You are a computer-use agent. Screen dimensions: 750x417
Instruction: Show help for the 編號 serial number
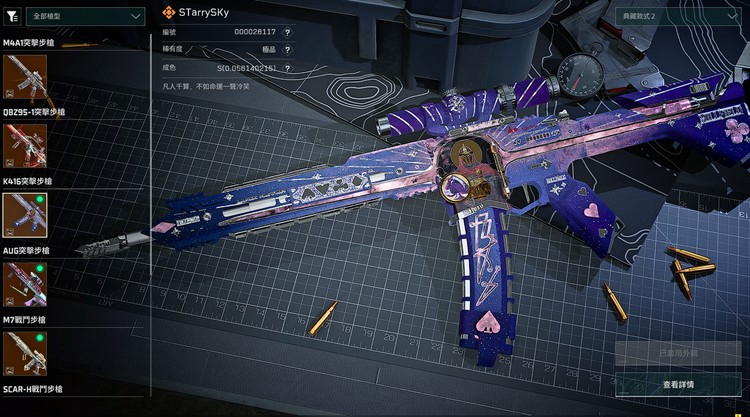click(287, 32)
